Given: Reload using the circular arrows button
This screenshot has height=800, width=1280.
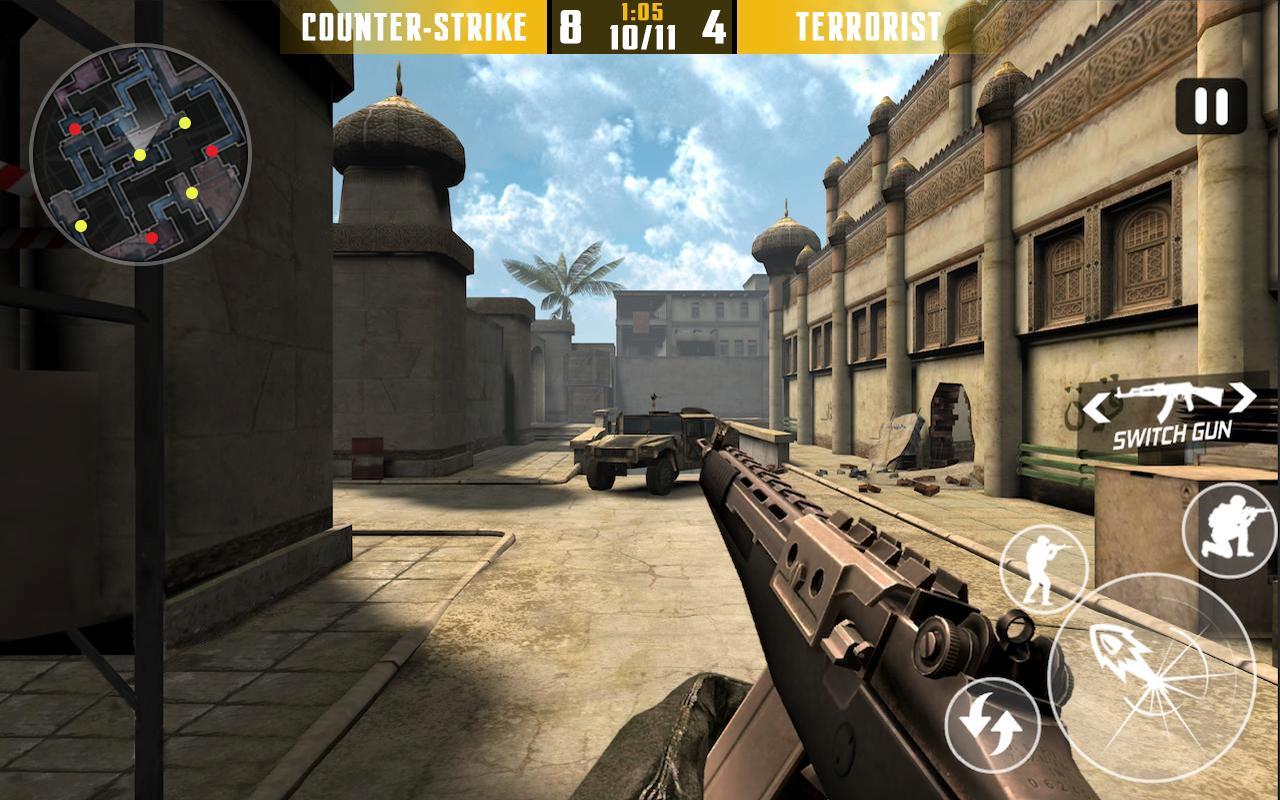Looking at the screenshot, I should pyautogui.click(x=993, y=725).
